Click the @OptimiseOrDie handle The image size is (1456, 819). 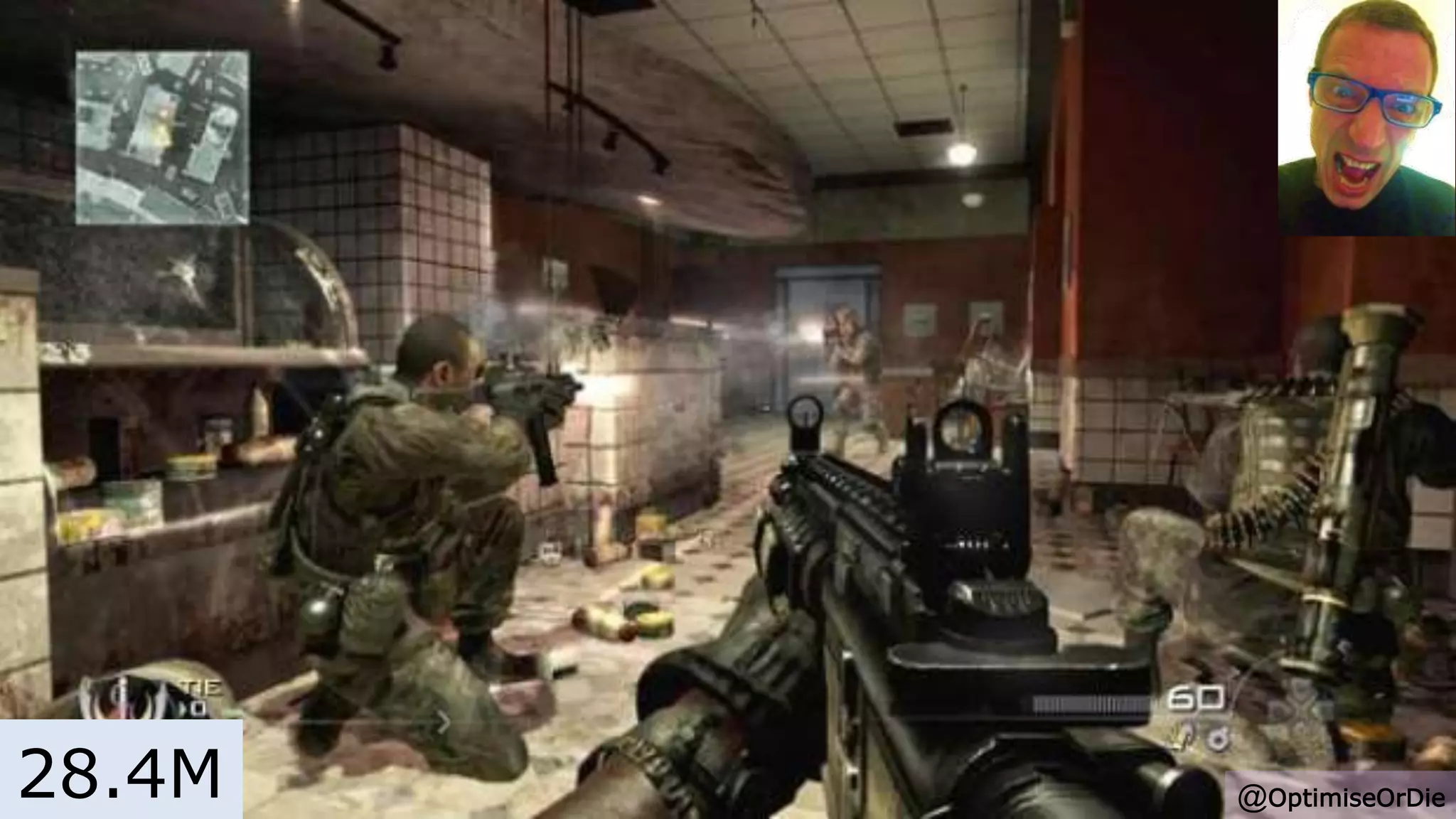point(1342,798)
